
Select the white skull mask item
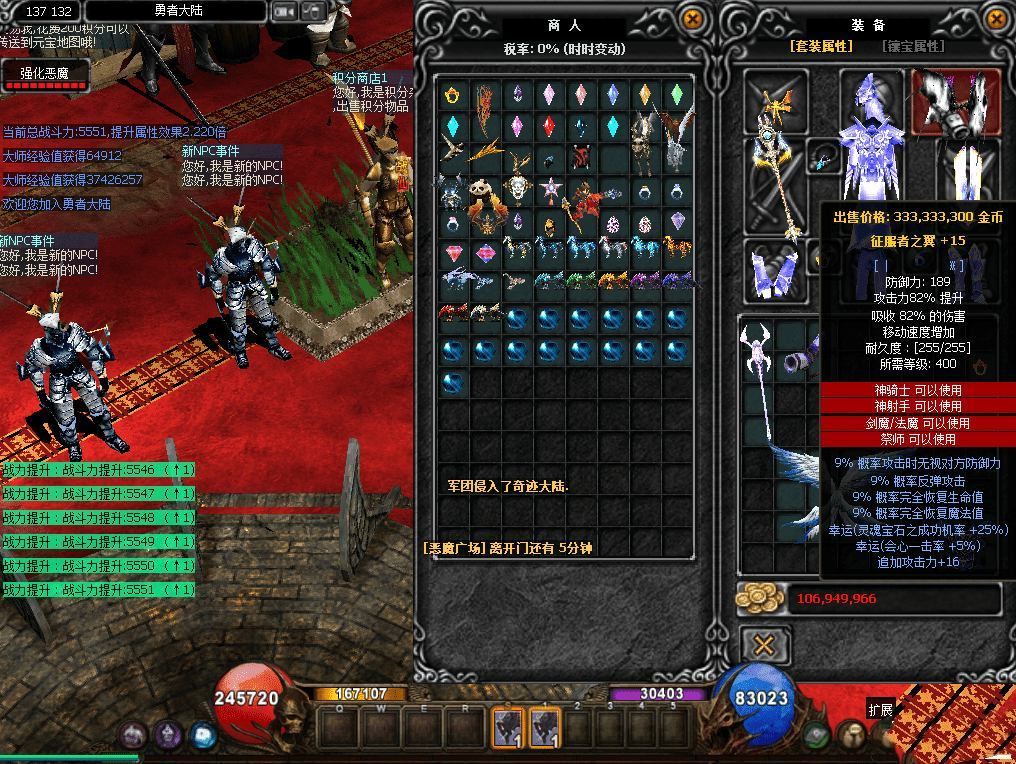pos(517,189)
